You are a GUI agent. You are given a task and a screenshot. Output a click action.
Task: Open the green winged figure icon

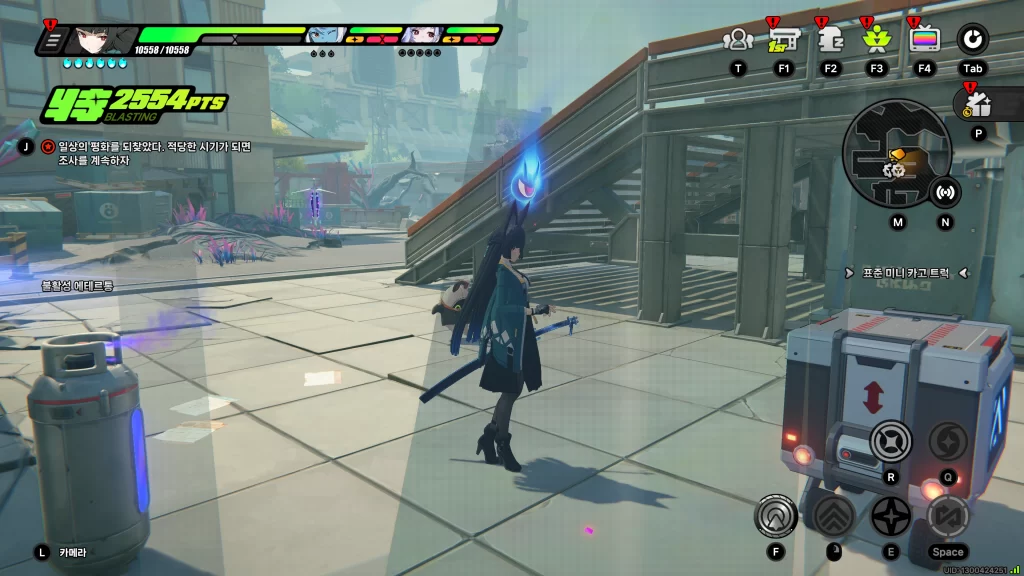(876, 40)
